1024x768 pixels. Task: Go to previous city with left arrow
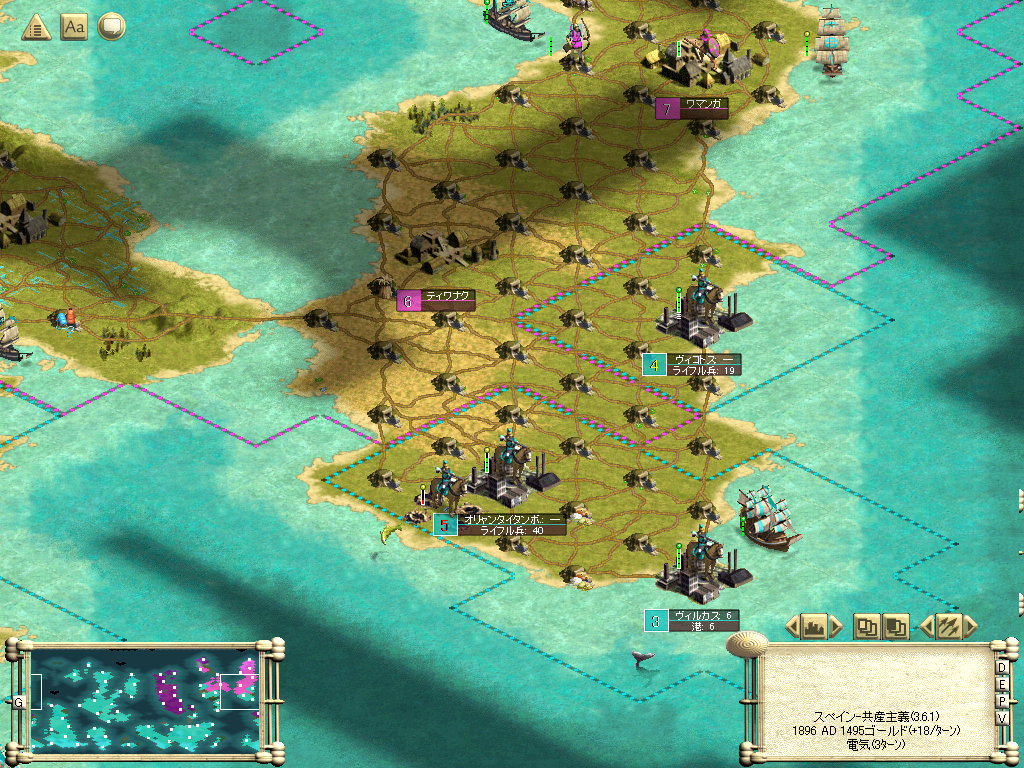tap(791, 627)
